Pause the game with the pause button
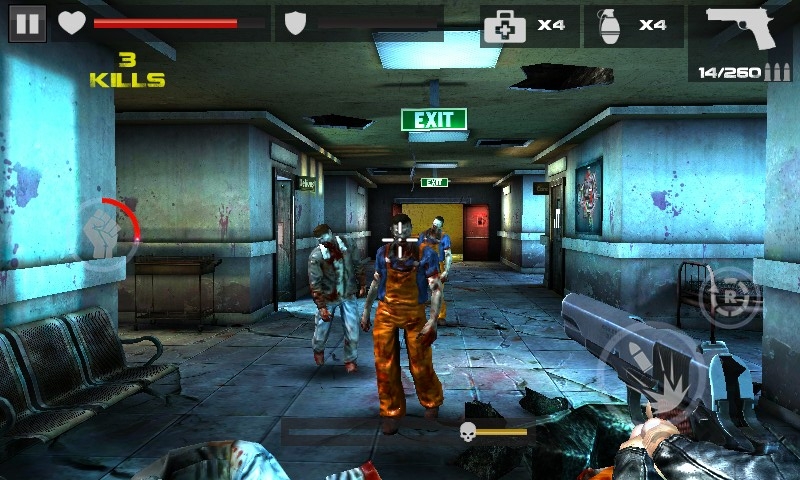The width and height of the screenshot is (800, 480). (27, 23)
